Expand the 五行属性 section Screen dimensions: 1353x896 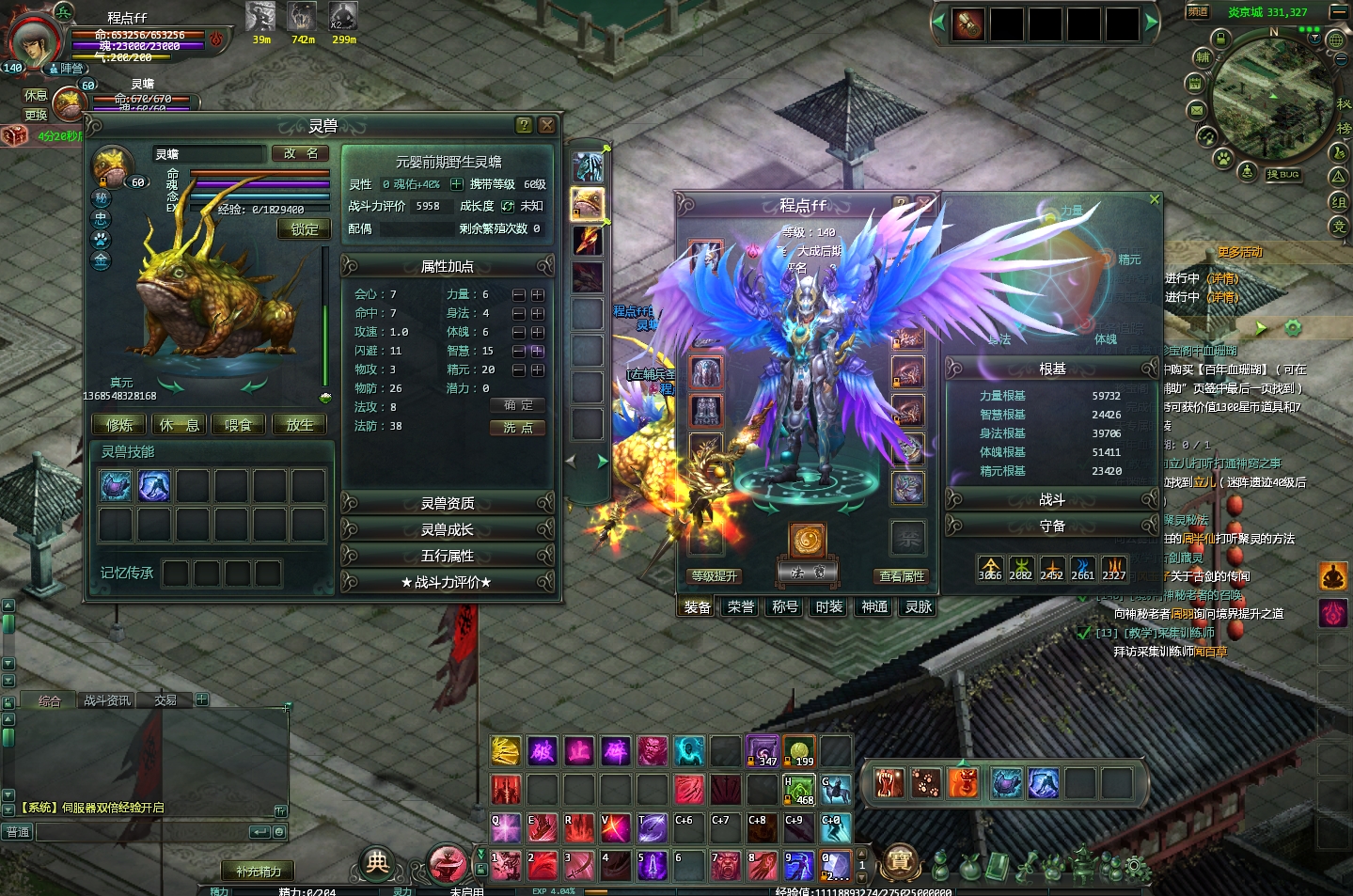point(448,556)
